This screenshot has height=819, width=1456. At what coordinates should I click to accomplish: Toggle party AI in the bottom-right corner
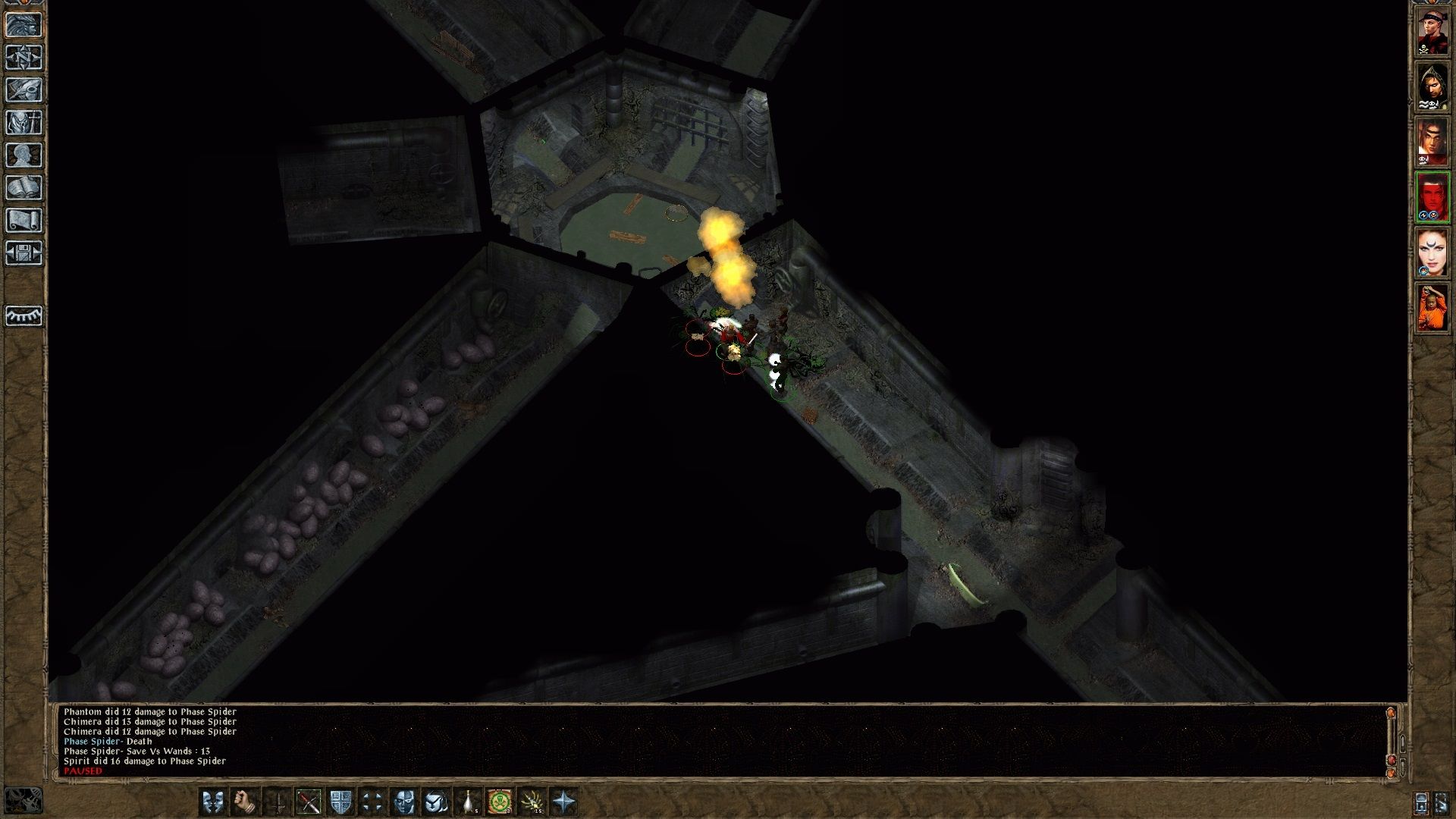[x=1441, y=802]
